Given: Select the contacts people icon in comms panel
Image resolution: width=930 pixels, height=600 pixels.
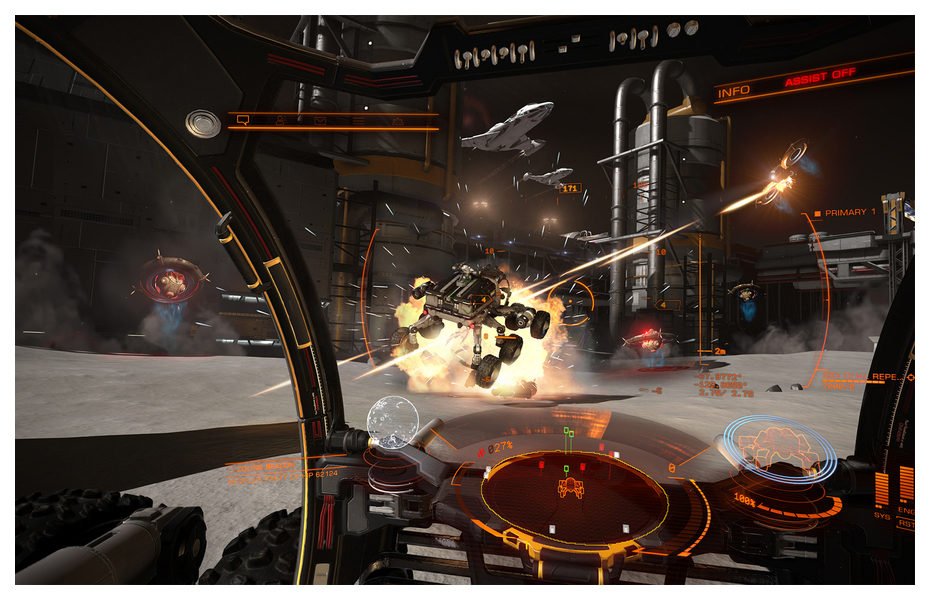Looking at the screenshot, I should coord(280,120).
